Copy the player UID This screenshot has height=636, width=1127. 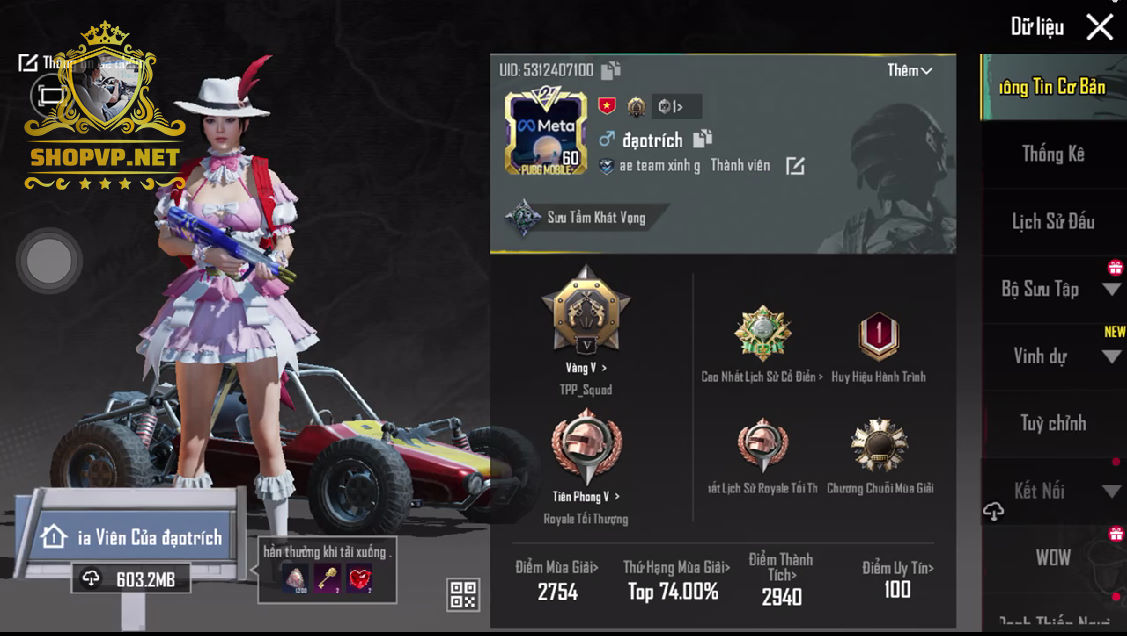611,70
